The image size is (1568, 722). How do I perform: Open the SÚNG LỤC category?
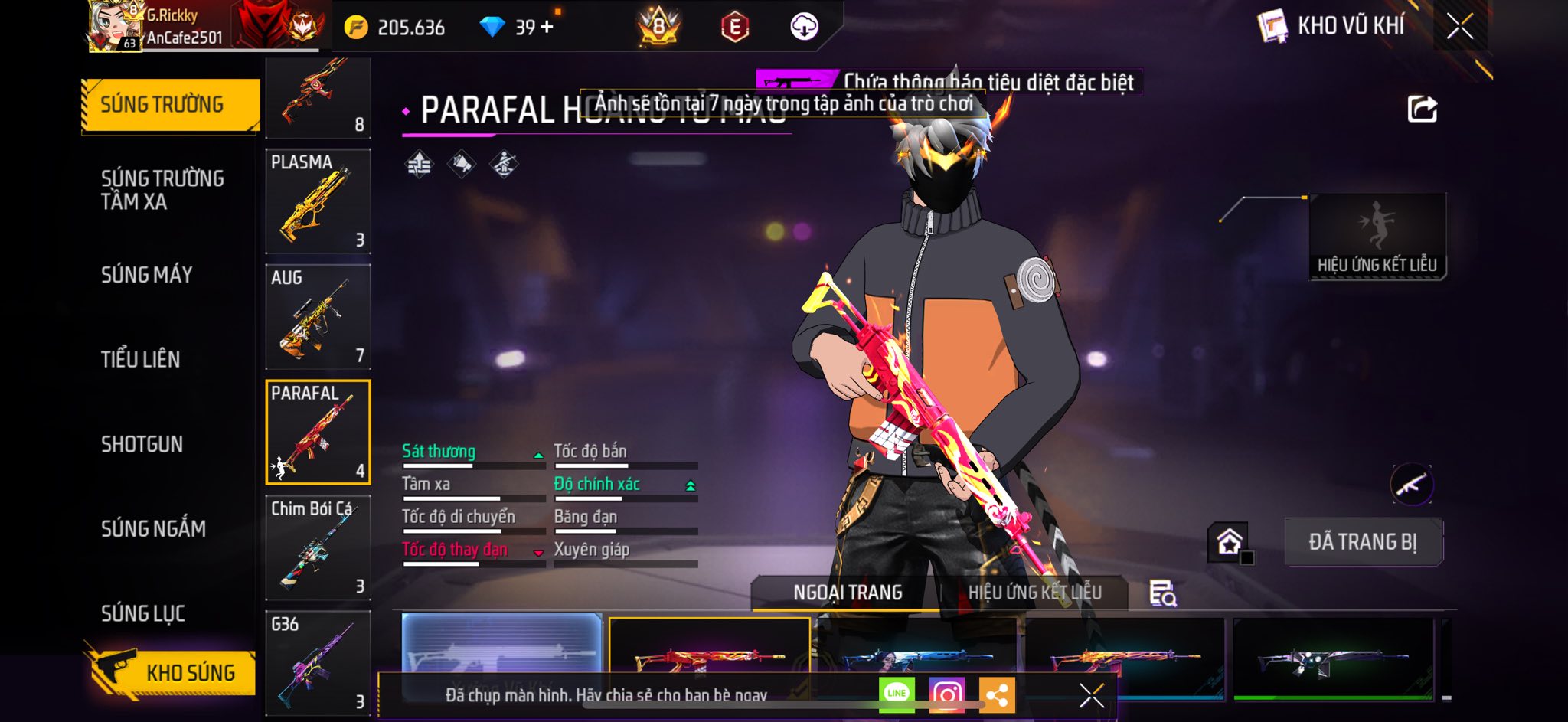coord(142,613)
